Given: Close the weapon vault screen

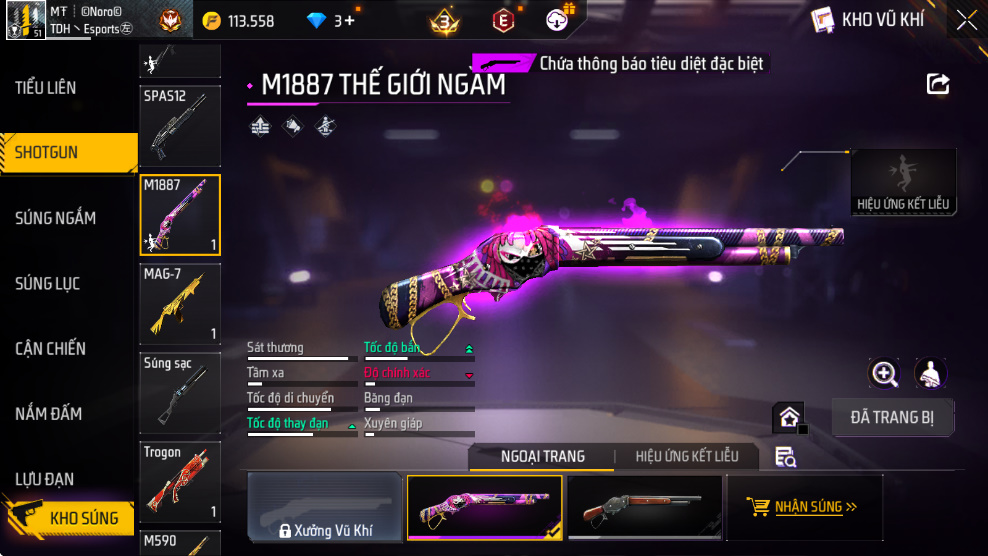Looking at the screenshot, I should [966, 20].
